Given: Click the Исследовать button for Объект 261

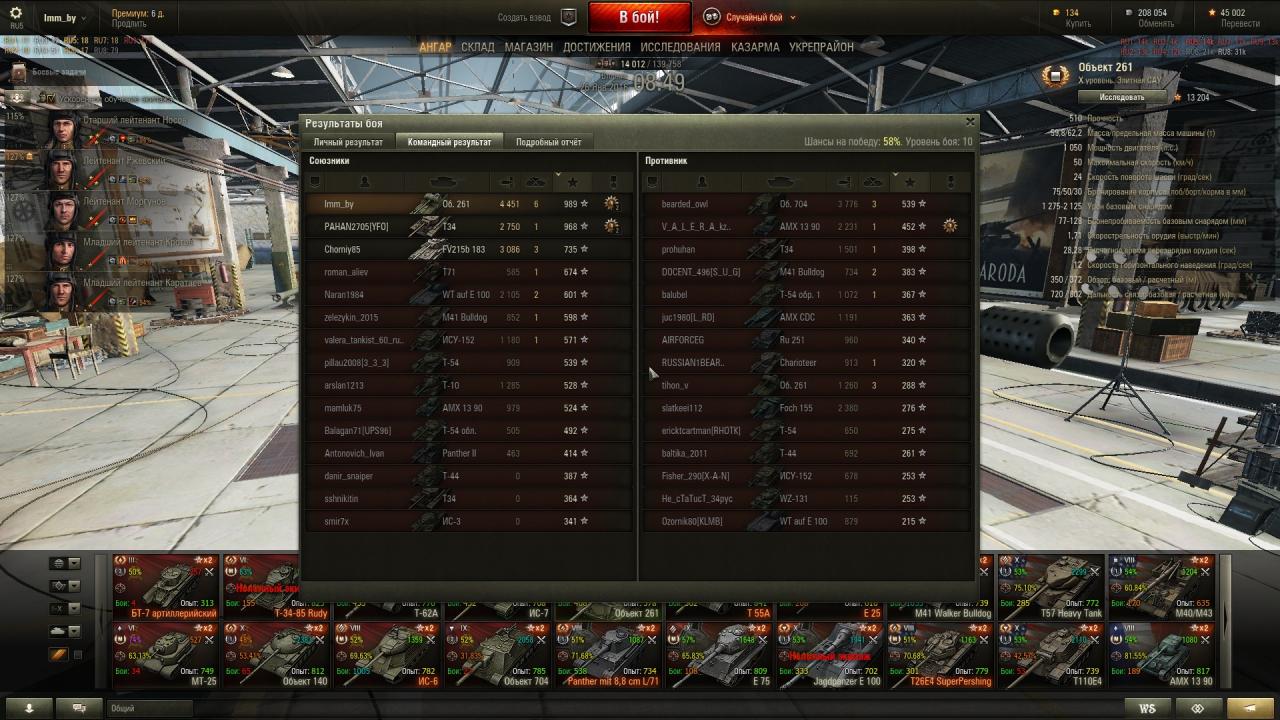Looking at the screenshot, I should pyautogui.click(x=1122, y=97).
